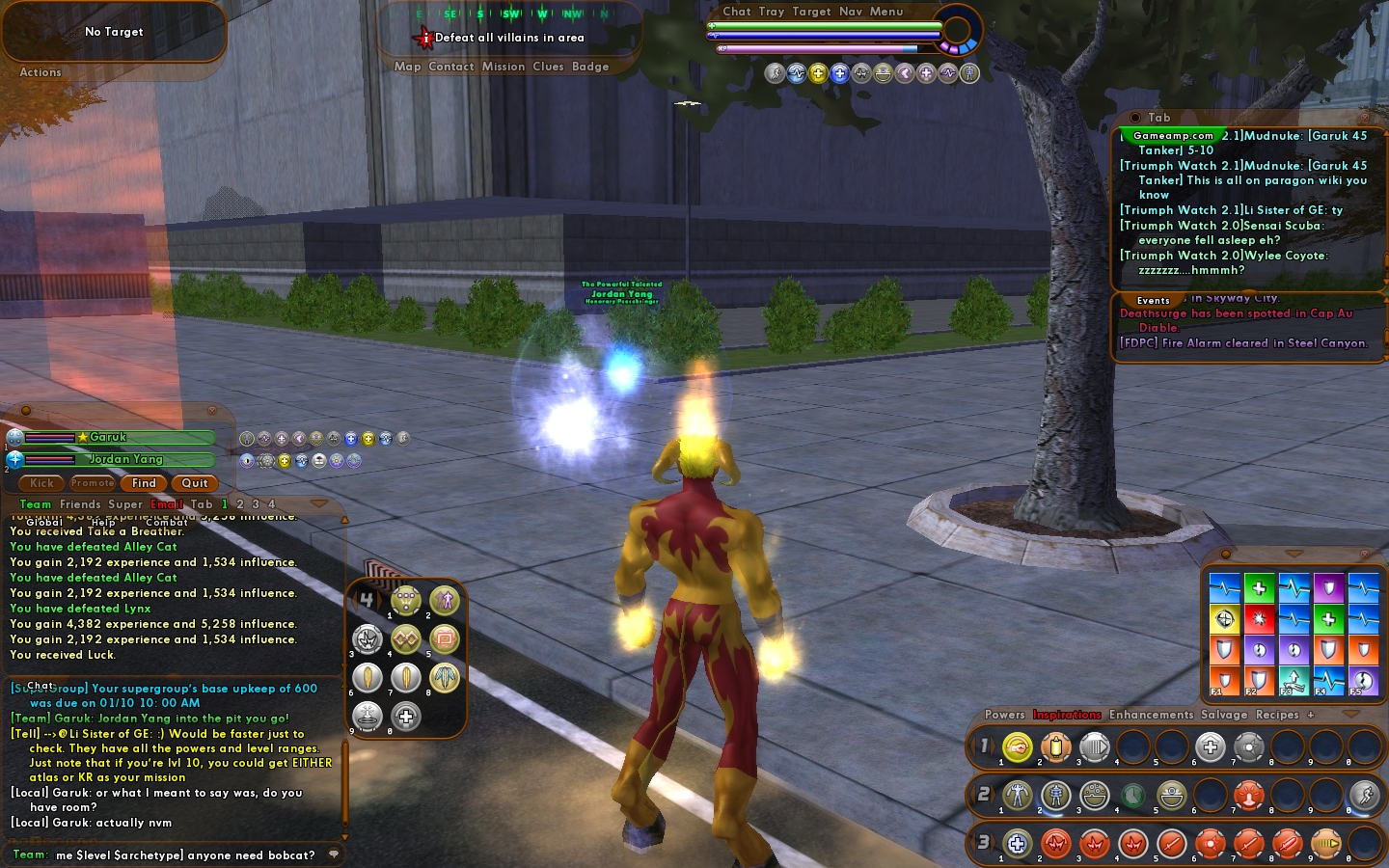Image resolution: width=1389 pixels, height=868 pixels.
Task: Show the Salvage inventory
Action: click(x=1224, y=715)
